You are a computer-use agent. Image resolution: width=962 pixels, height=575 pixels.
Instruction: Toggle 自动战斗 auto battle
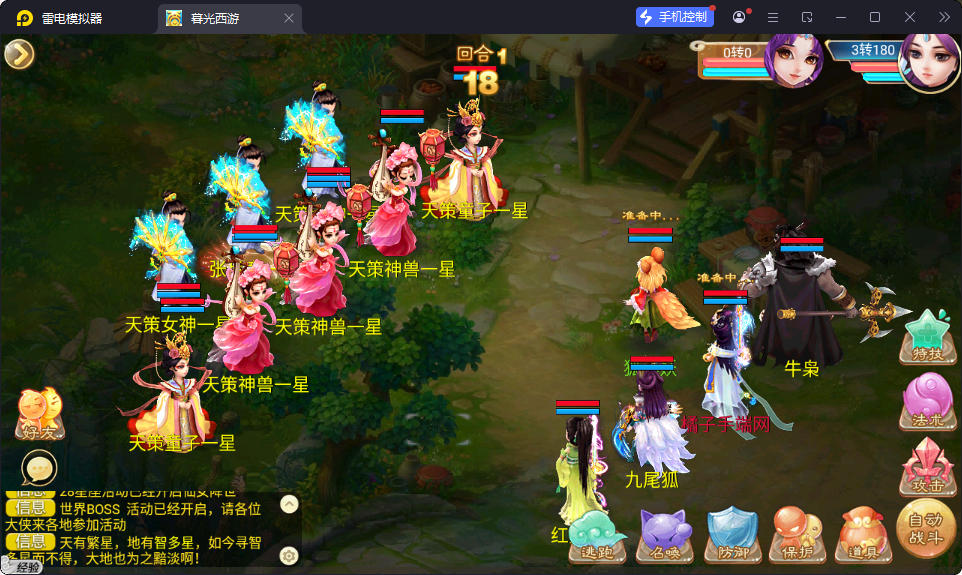pyautogui.click(x=925, y=528)
